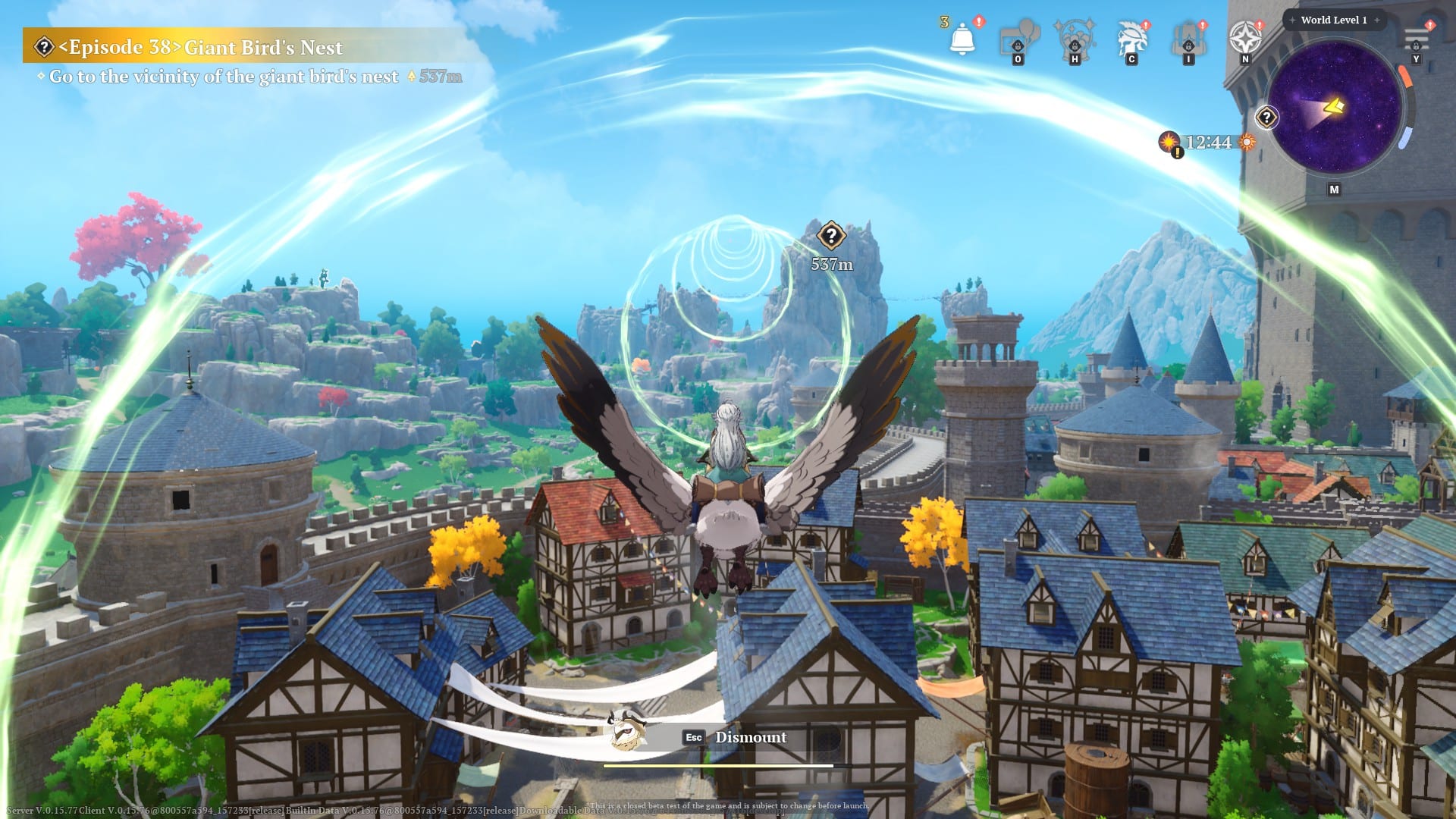Click the locked stacked-lines menu icon
1456x819 pixels.
[x=1416, y=38]
